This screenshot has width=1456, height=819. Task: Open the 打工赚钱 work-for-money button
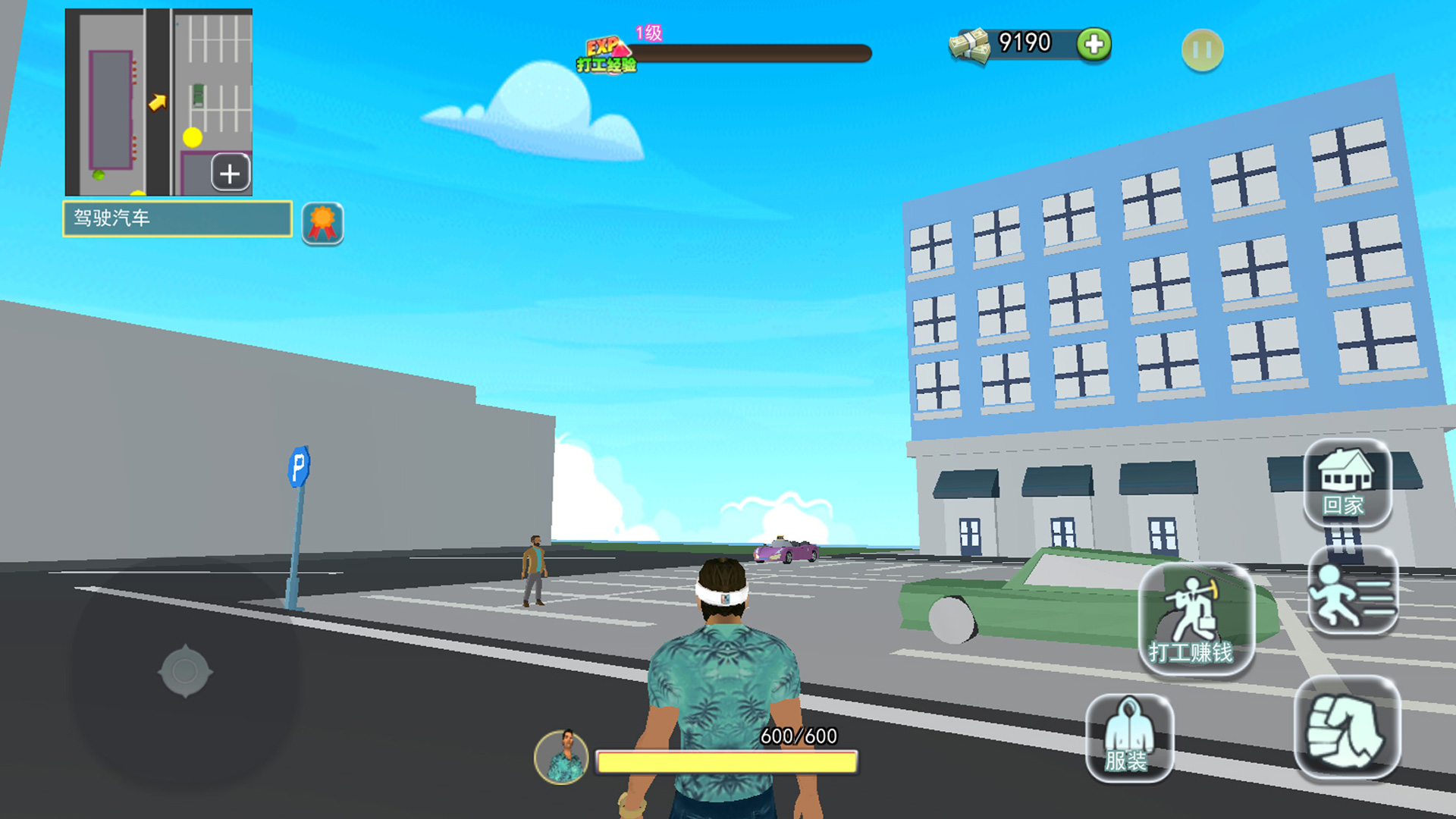point(1194,620)
